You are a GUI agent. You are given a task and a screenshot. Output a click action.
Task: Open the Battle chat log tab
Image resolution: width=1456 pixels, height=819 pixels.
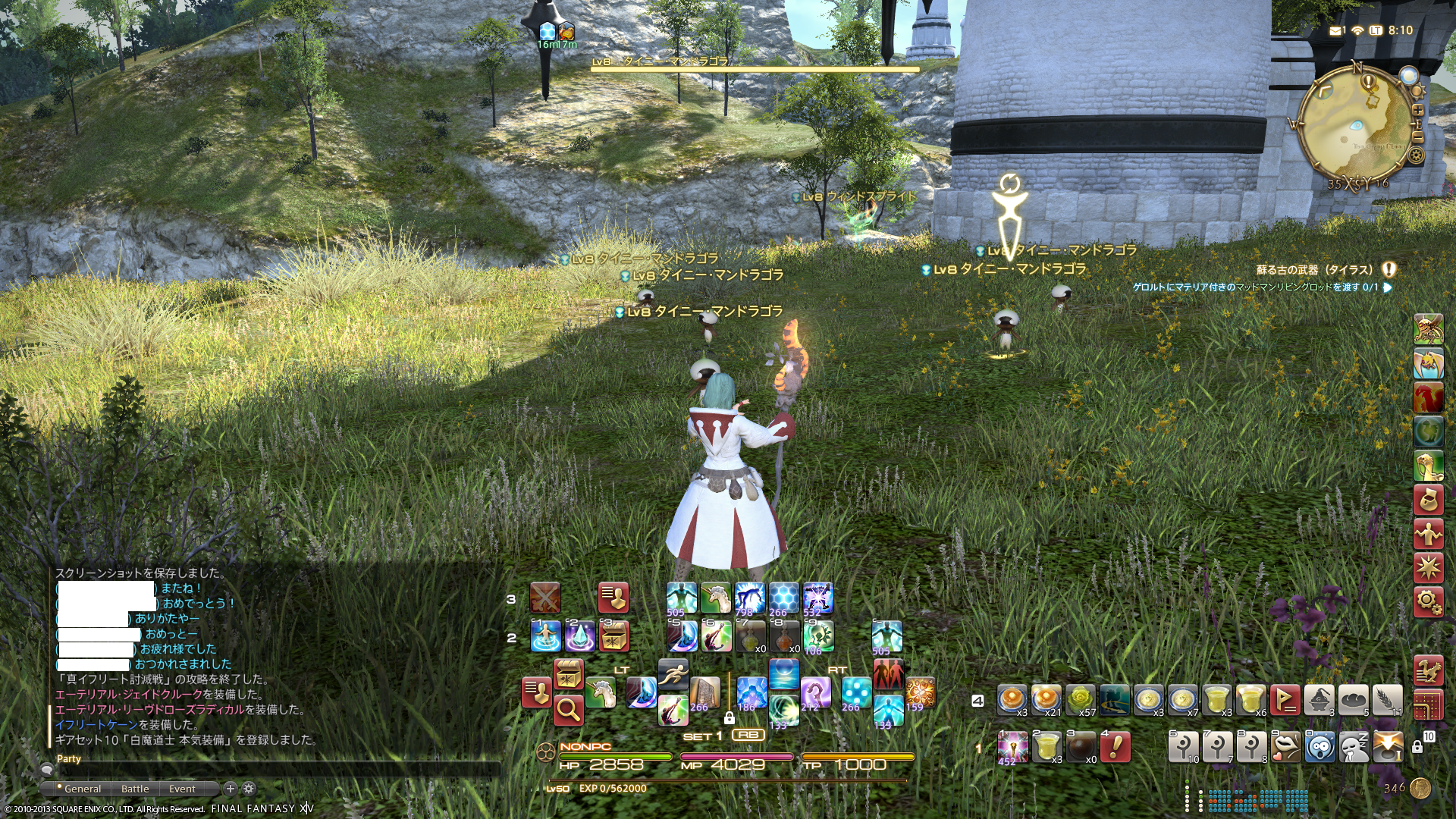coord(135,789)
